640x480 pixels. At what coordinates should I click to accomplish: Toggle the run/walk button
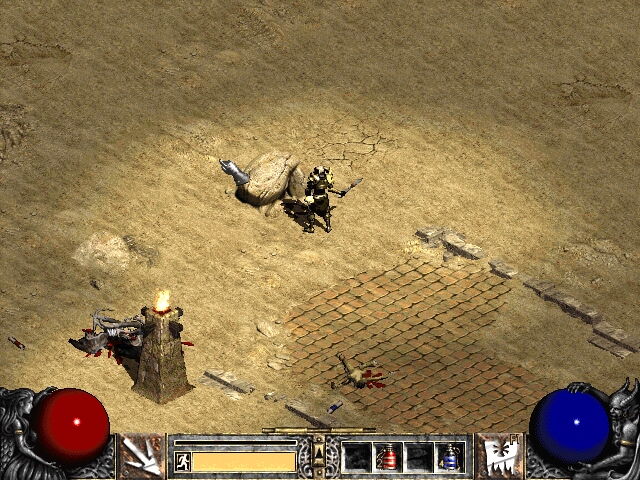pyautogui.click(x=183, y=461)
